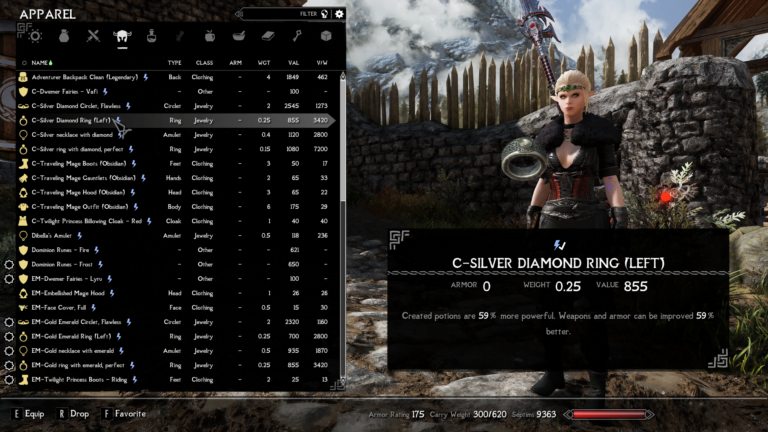The height and width of the screenshot is (432, 768).
Task: Sort the list by the VAL column
Action: click(x=292, y=62)
